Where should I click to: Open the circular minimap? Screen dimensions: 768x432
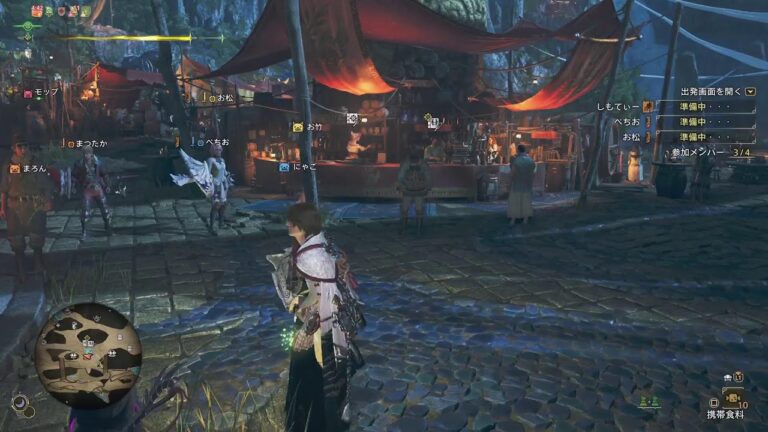88,354
